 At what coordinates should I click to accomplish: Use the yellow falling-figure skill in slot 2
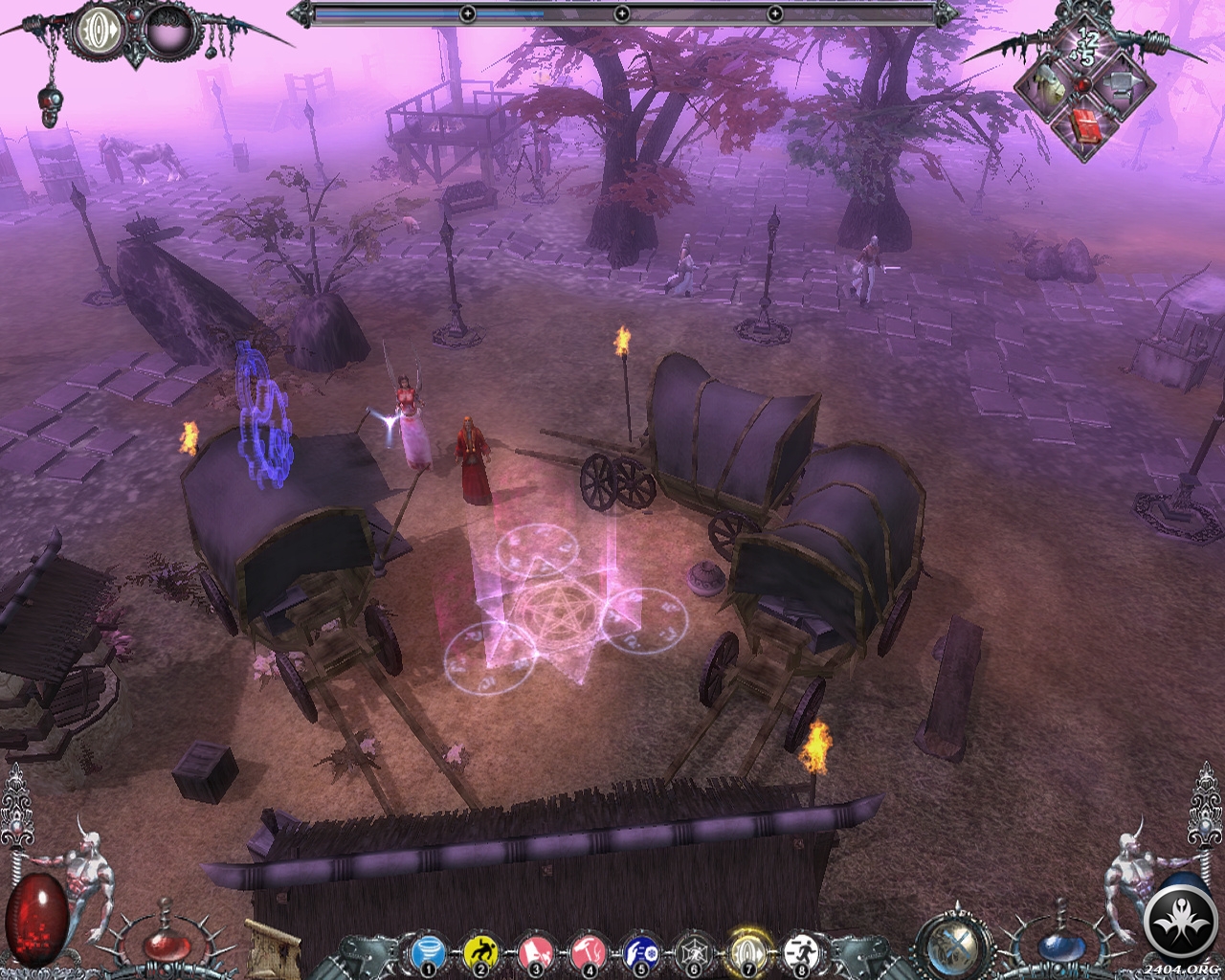(480, 953)
